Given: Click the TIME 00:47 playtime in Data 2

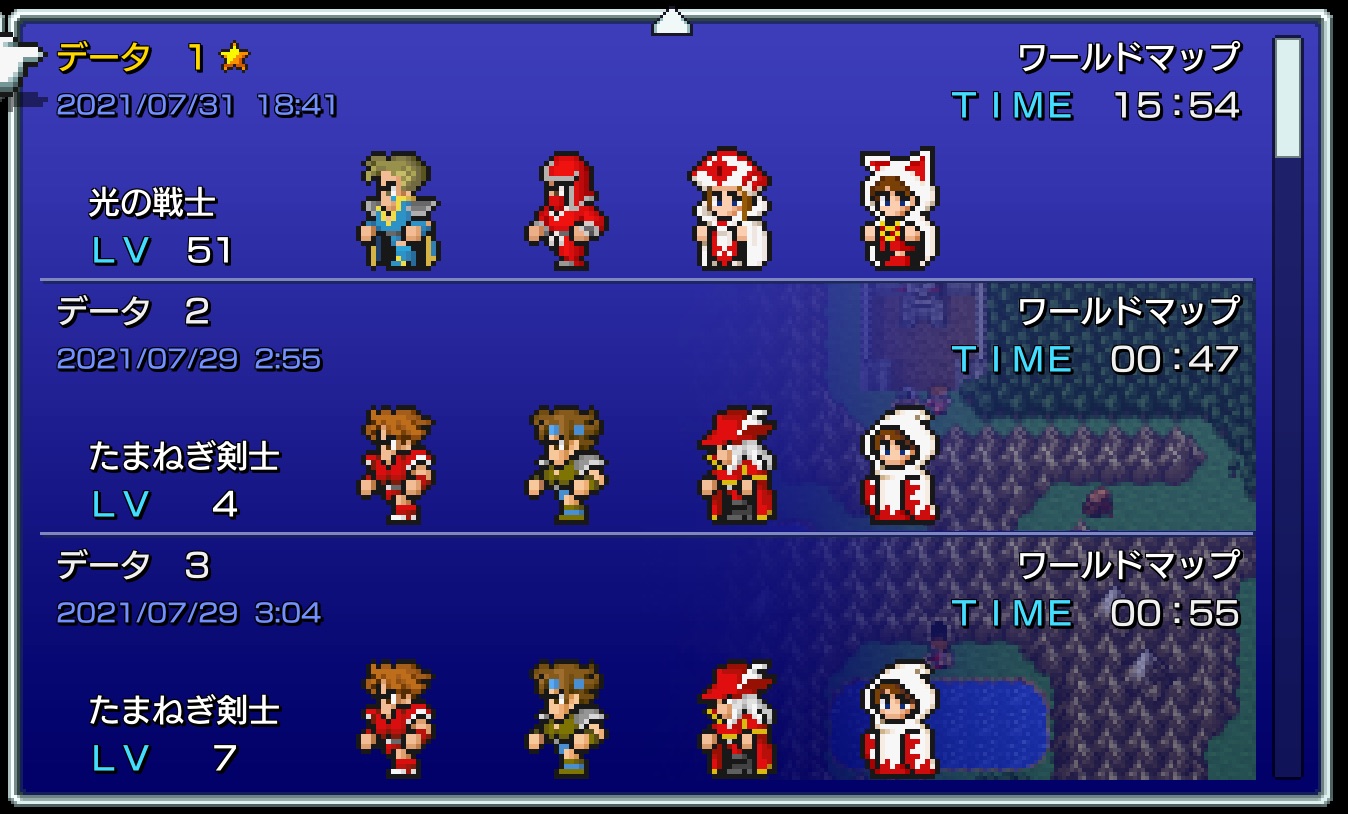Looking at the screenshot, I should click(1093, 358).
